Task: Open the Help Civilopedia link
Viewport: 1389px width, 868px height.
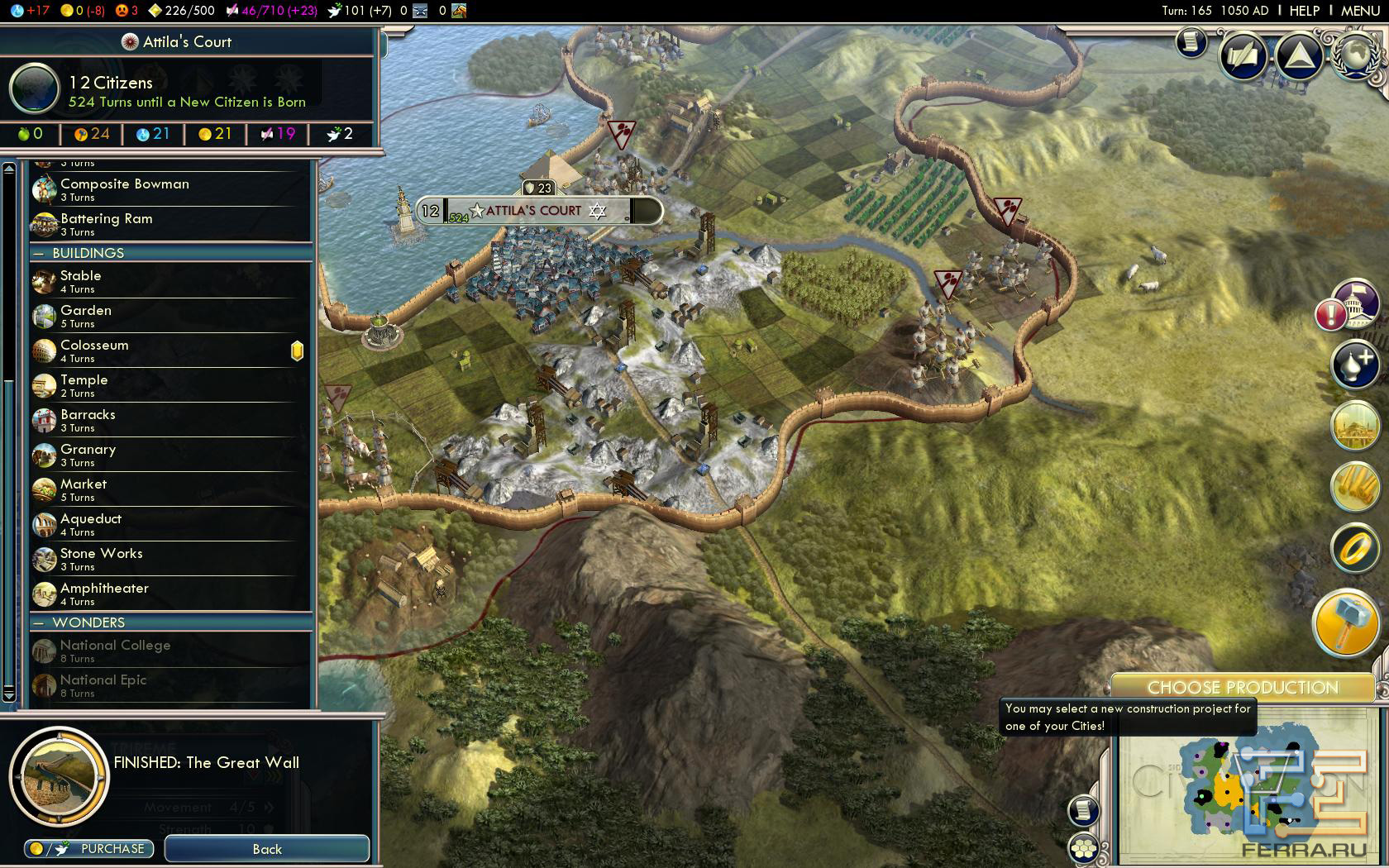Action: (x=1304, y=11)
